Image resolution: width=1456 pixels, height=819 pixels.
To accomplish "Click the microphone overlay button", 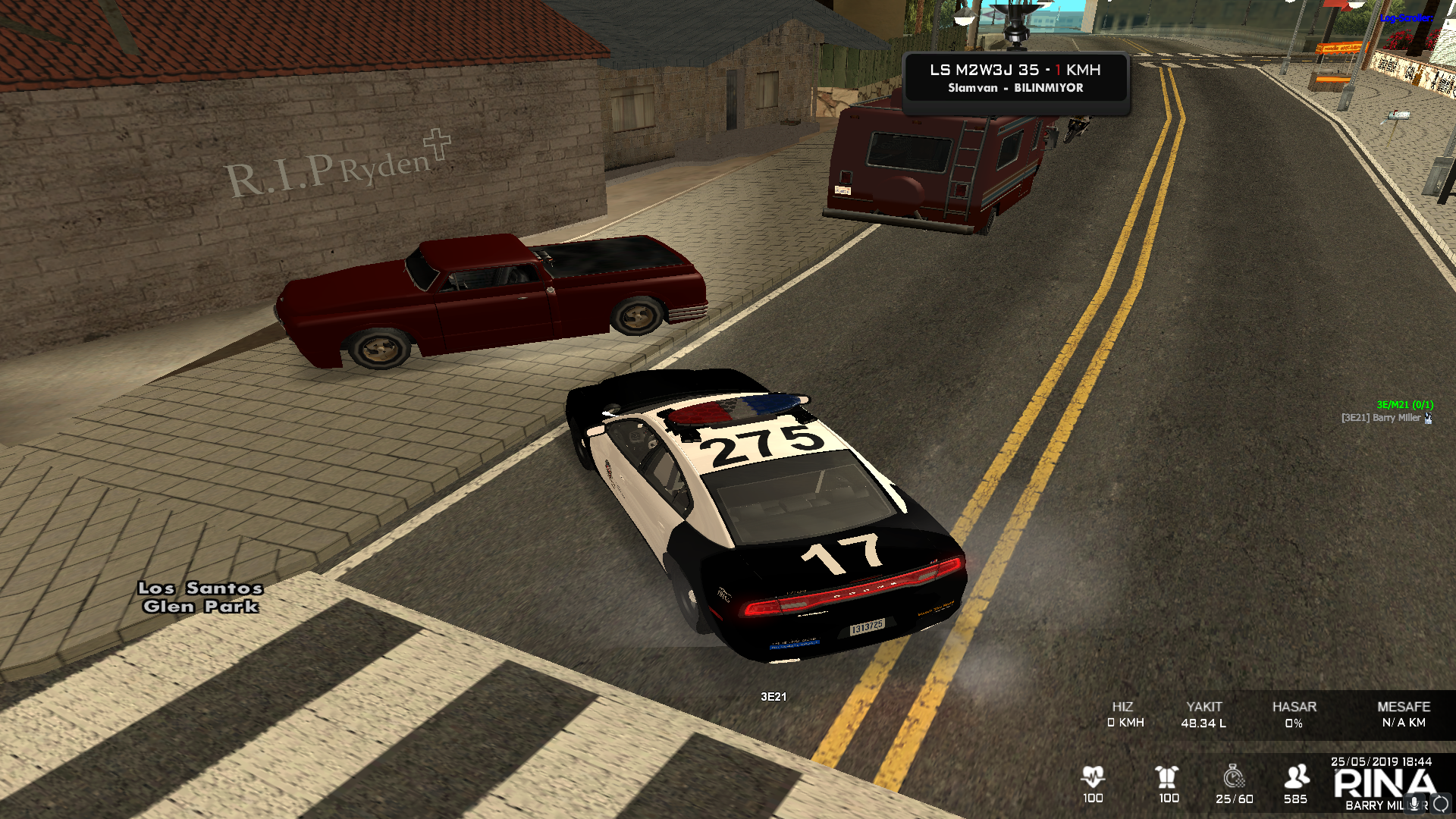I will pyautogui.click(x=1414, y=804).
